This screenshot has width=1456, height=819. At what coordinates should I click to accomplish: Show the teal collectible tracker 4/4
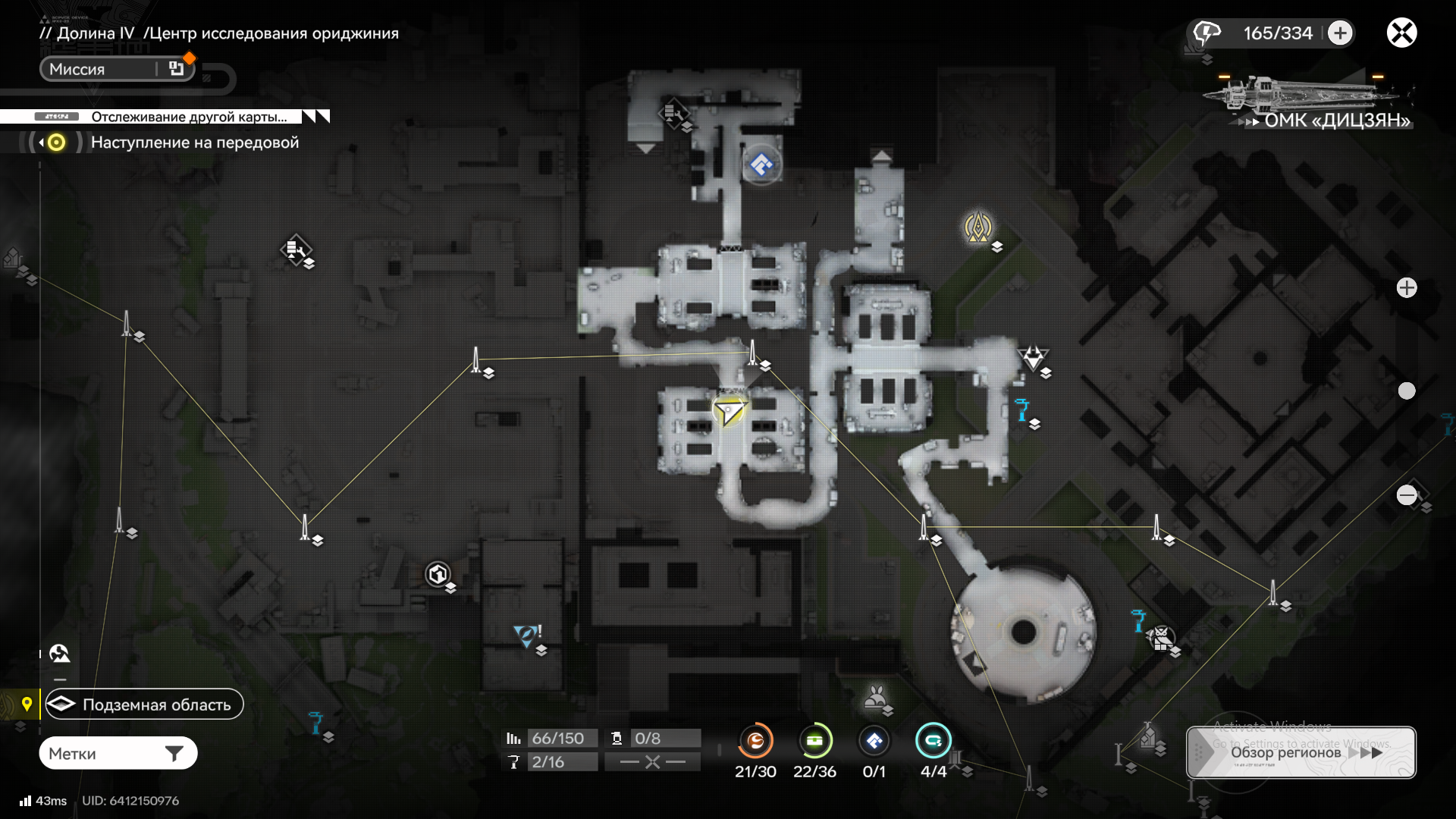(933, 741)
